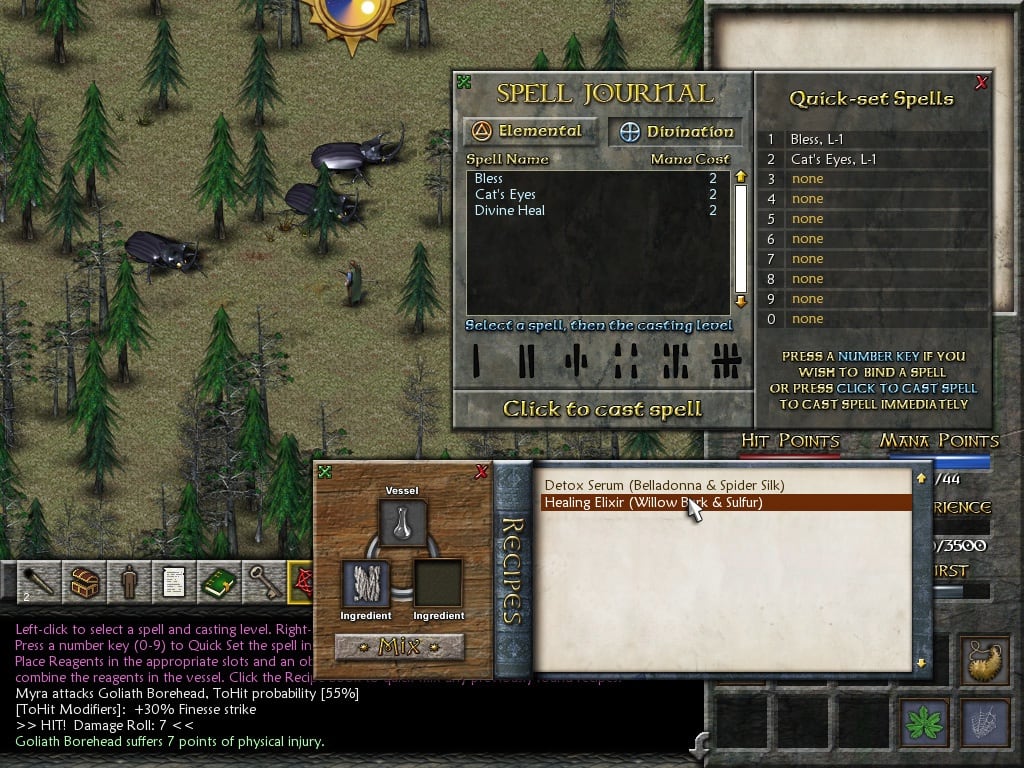The image size is (1024, 768).
Task: Pick casting level one single-stroke glyph
Action: tap(477, 360)
